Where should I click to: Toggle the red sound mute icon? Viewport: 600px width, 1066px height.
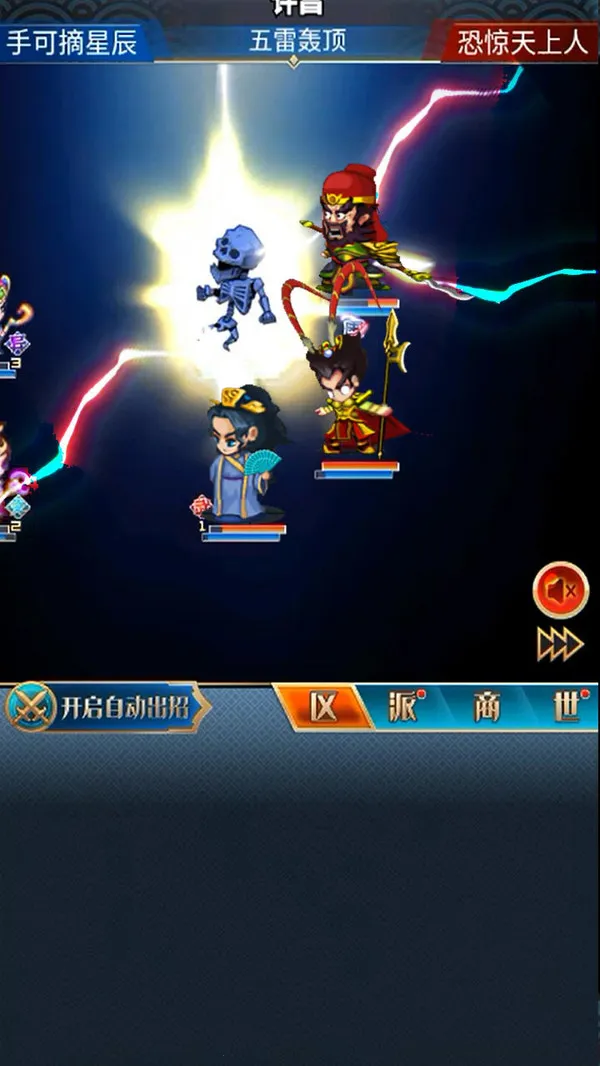click(x=560, y=590)
